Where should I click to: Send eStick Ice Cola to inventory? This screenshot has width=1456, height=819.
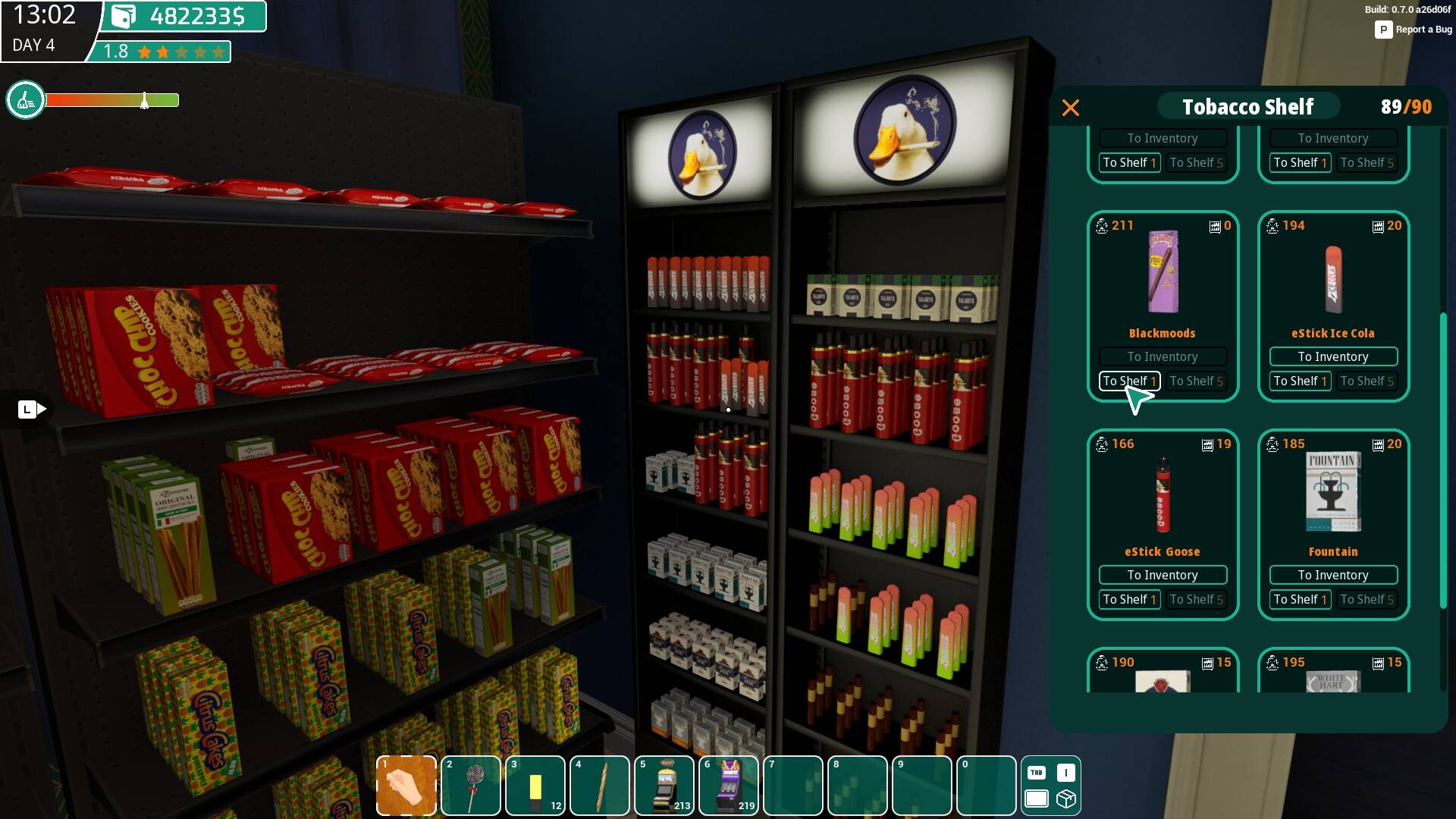pos(1332,356)
